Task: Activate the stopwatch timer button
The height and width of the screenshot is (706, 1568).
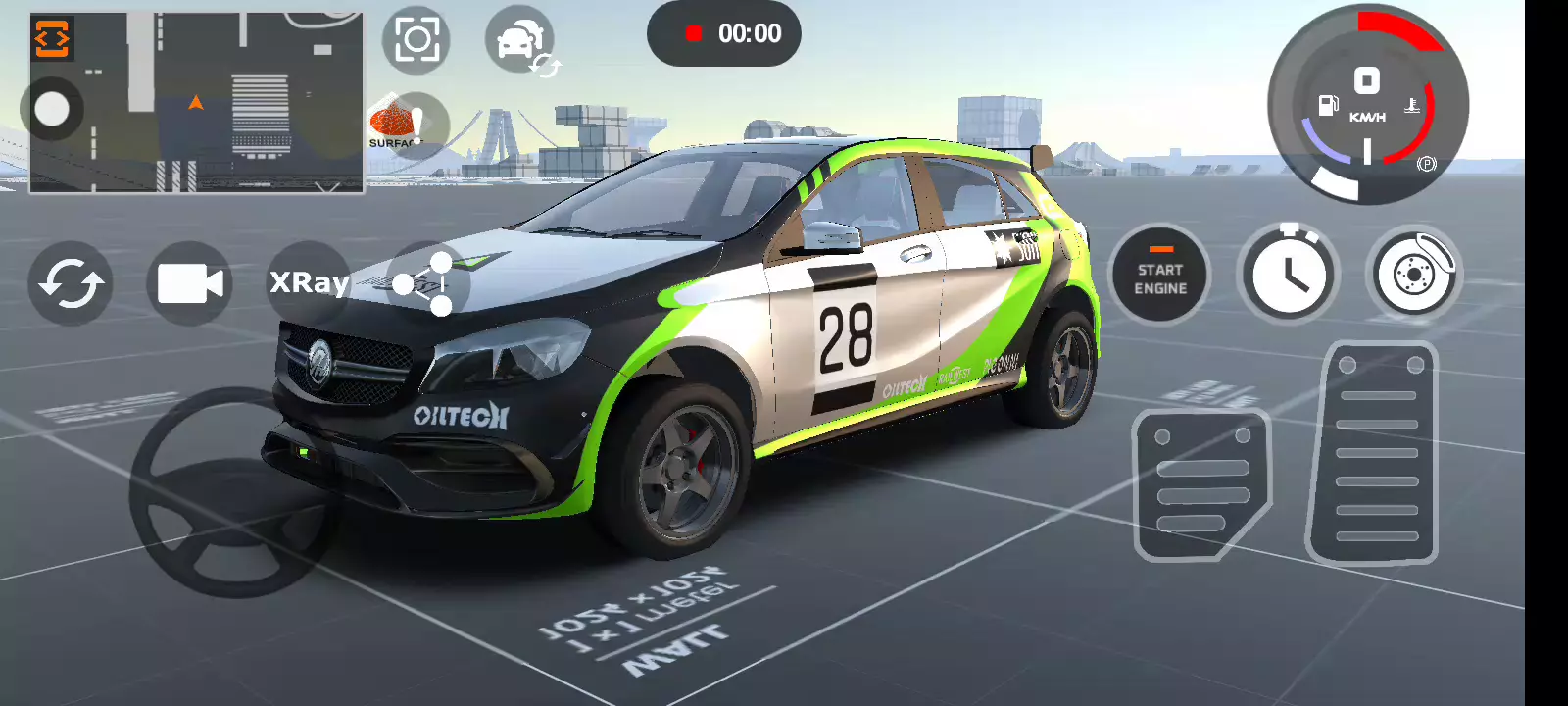Action: [x=1288, y=275]
